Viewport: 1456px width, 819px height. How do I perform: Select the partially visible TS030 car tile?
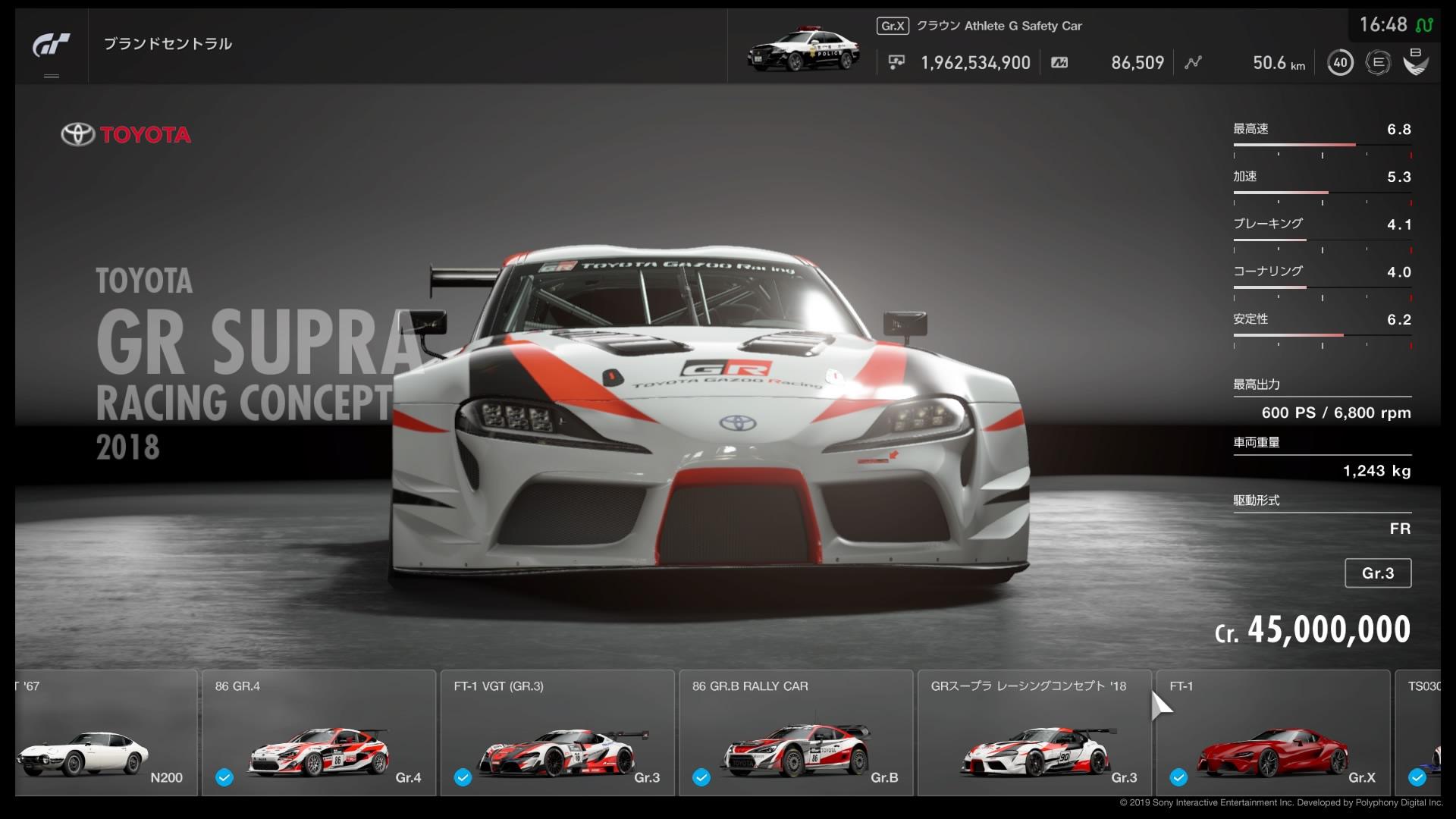coord(1417,733)
